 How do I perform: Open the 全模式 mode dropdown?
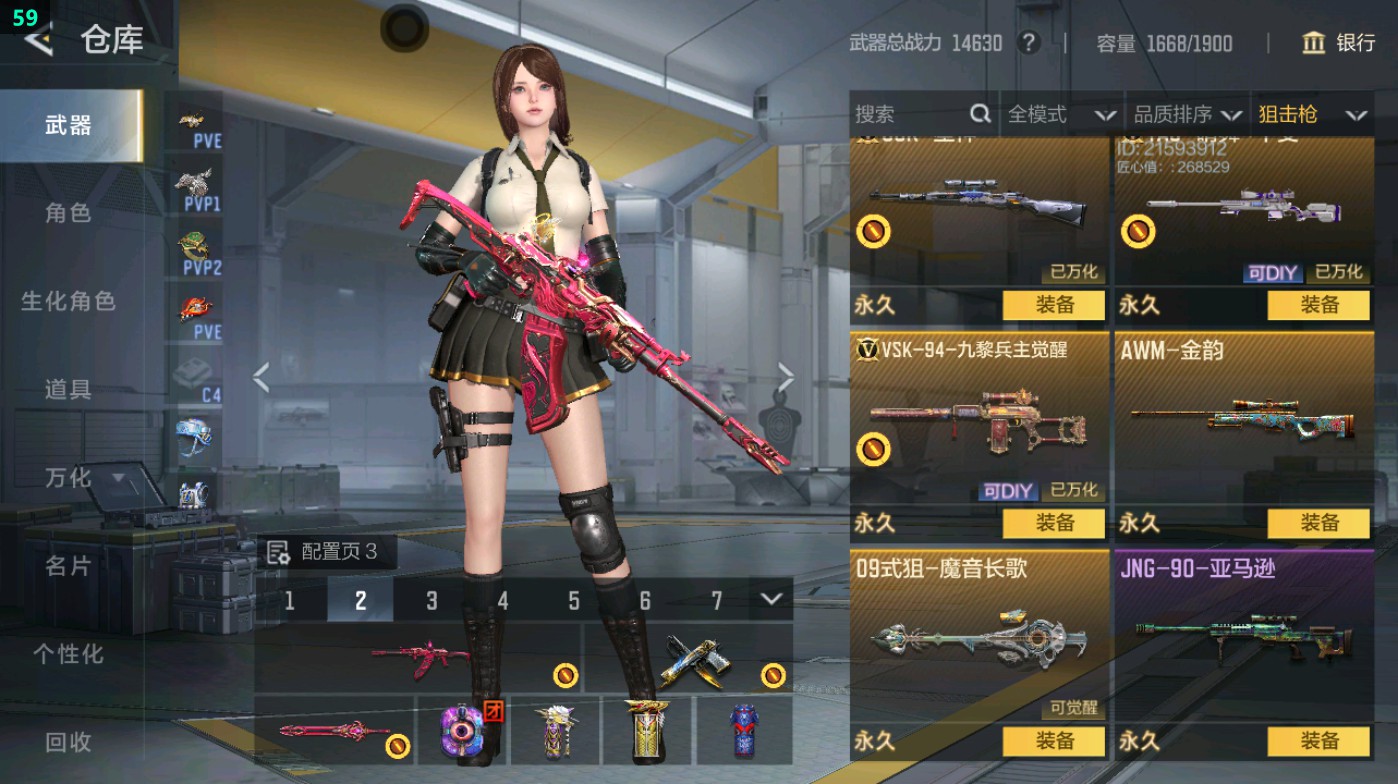1061,115
